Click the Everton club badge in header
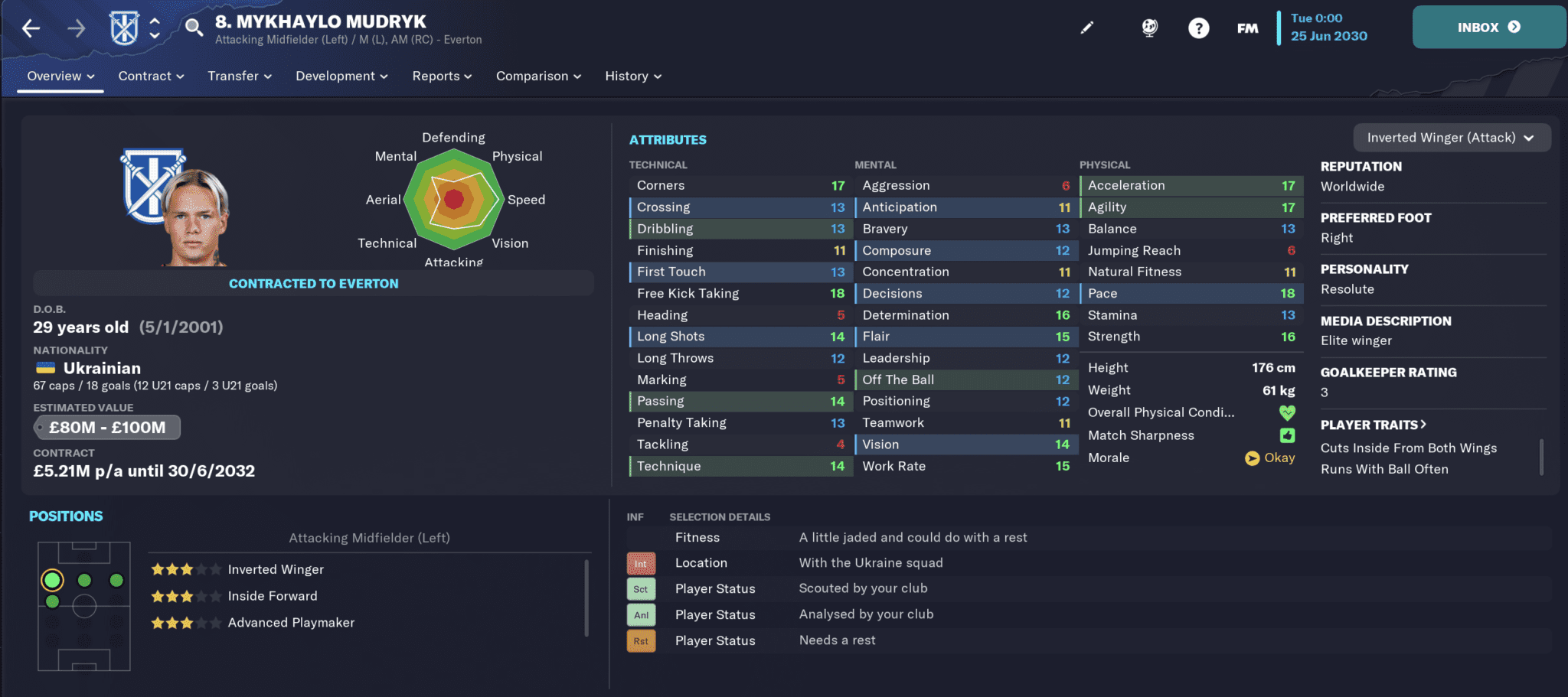Image resolution: width=1568 pixels, height=697 pixels. (x=124, y=28)
